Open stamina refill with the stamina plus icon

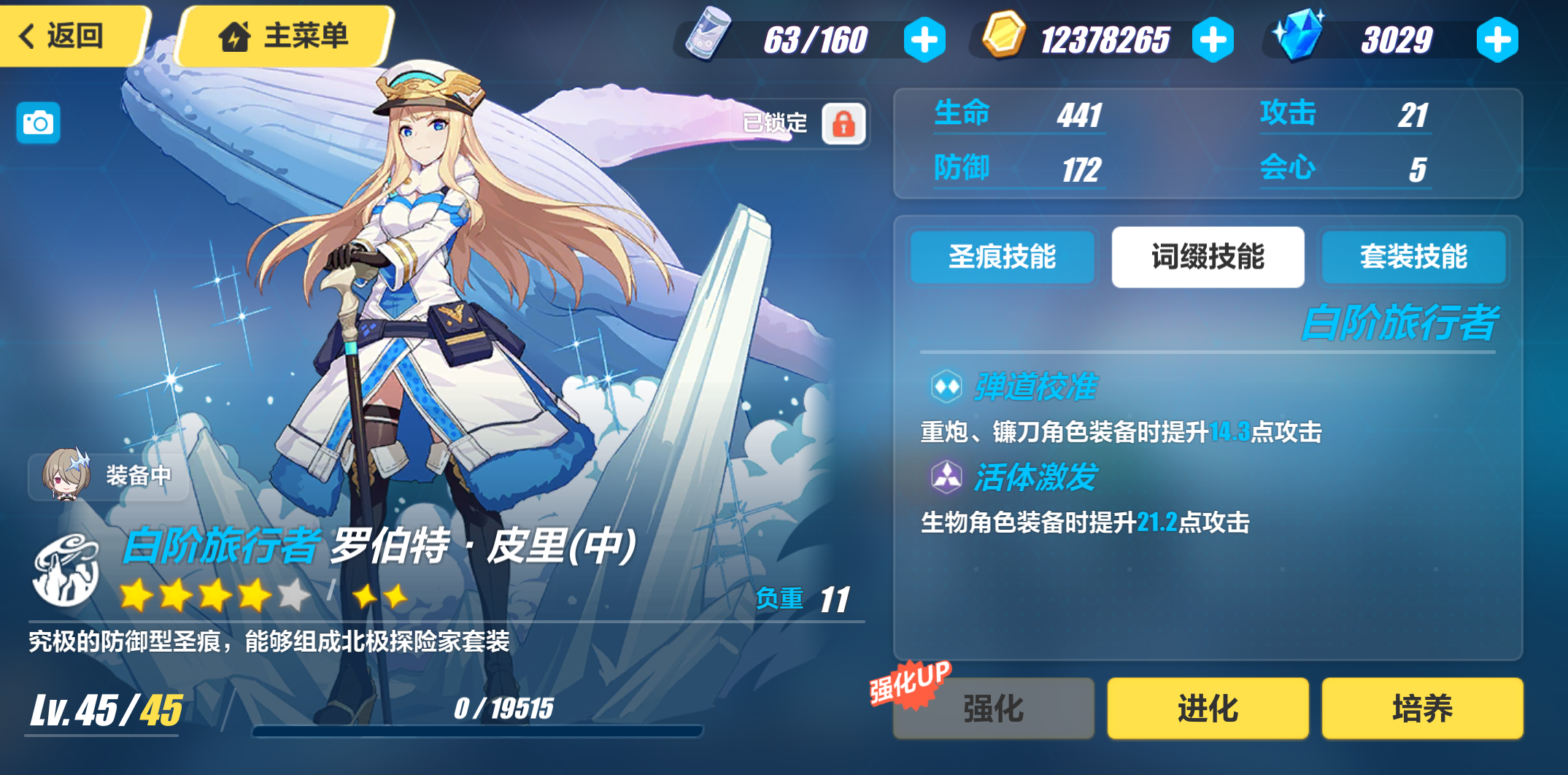click(924, 39)
